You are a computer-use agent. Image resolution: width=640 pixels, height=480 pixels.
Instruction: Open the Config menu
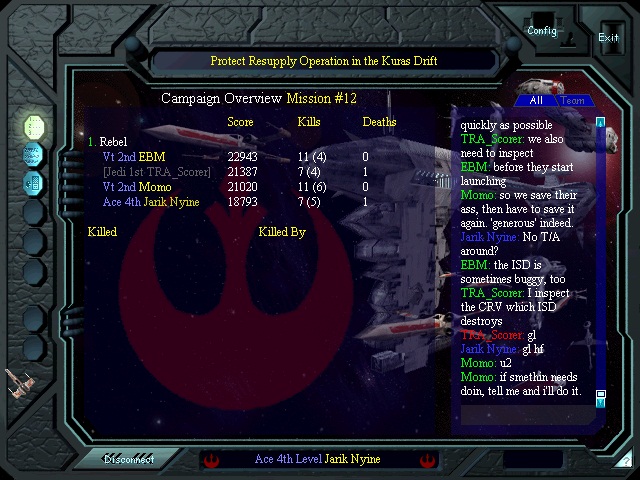point(542,29)
